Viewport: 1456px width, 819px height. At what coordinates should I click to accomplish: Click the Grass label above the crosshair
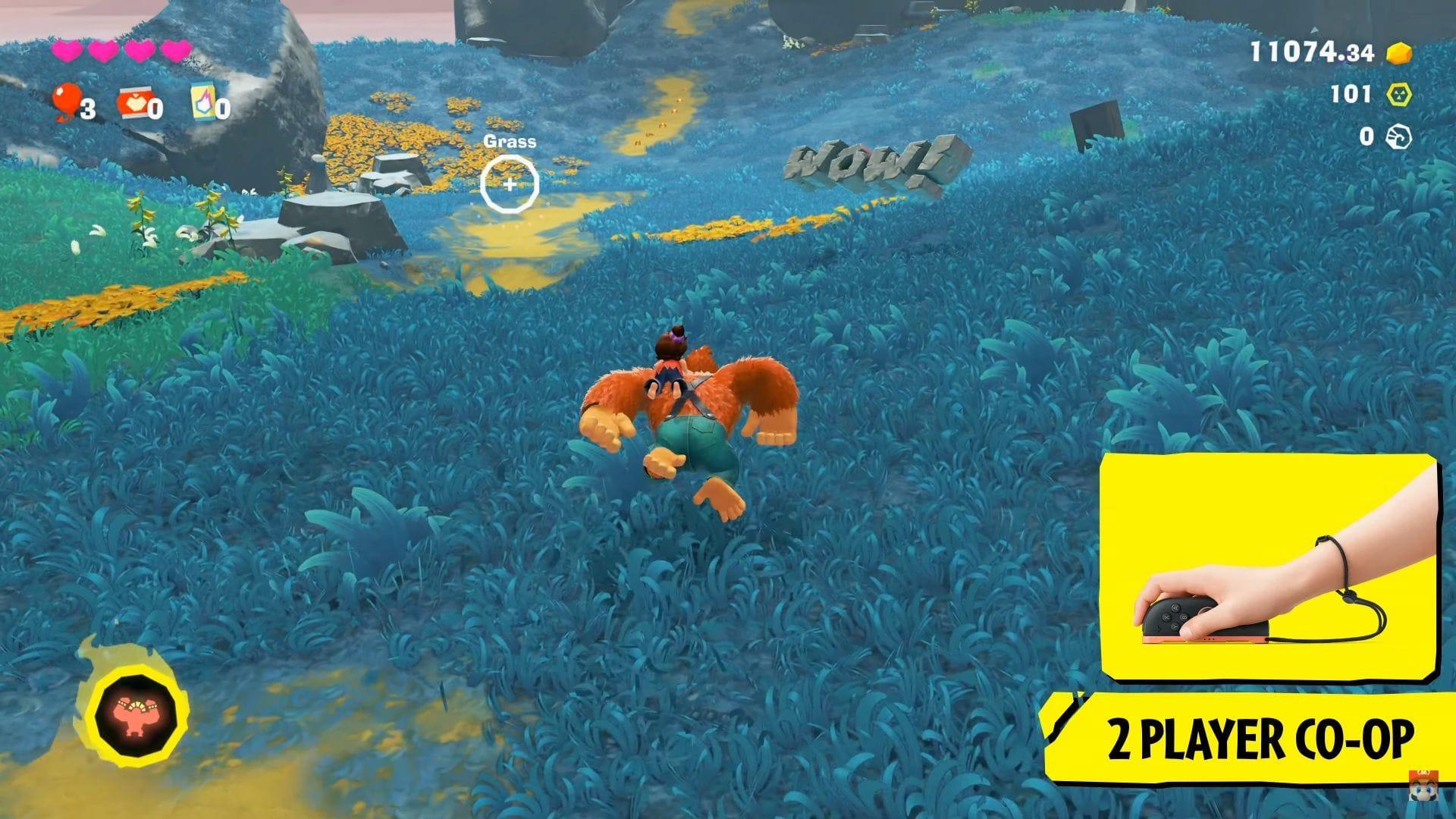[510, 141]
